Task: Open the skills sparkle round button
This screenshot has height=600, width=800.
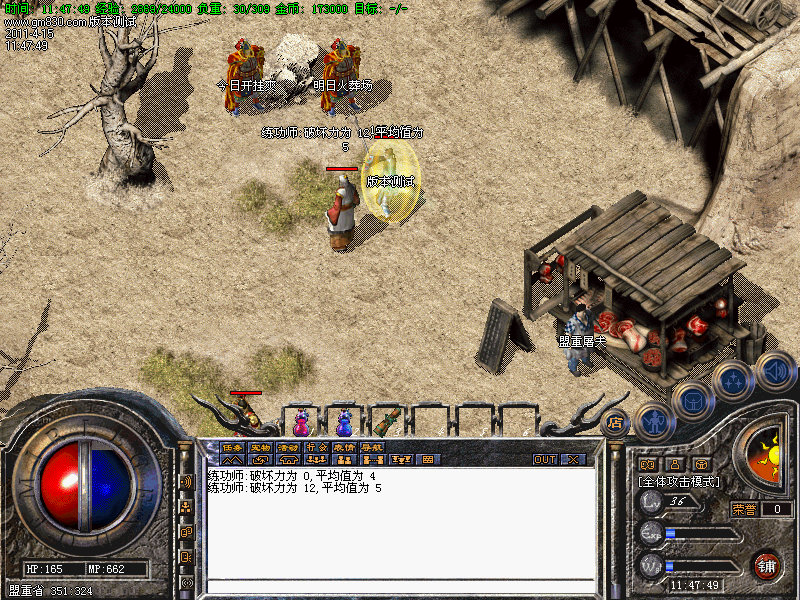Action: click(x=733, y=381)
